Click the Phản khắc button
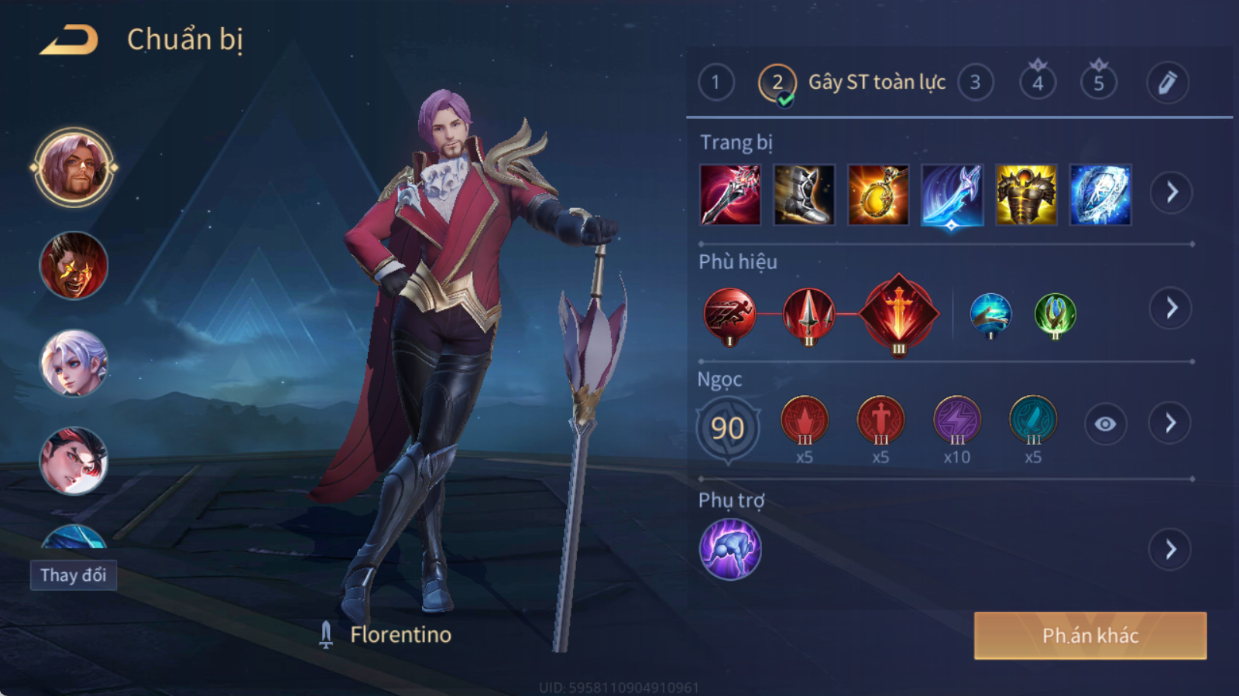This screenshot has height=696, width=1239. click(x=1090, y=636)
